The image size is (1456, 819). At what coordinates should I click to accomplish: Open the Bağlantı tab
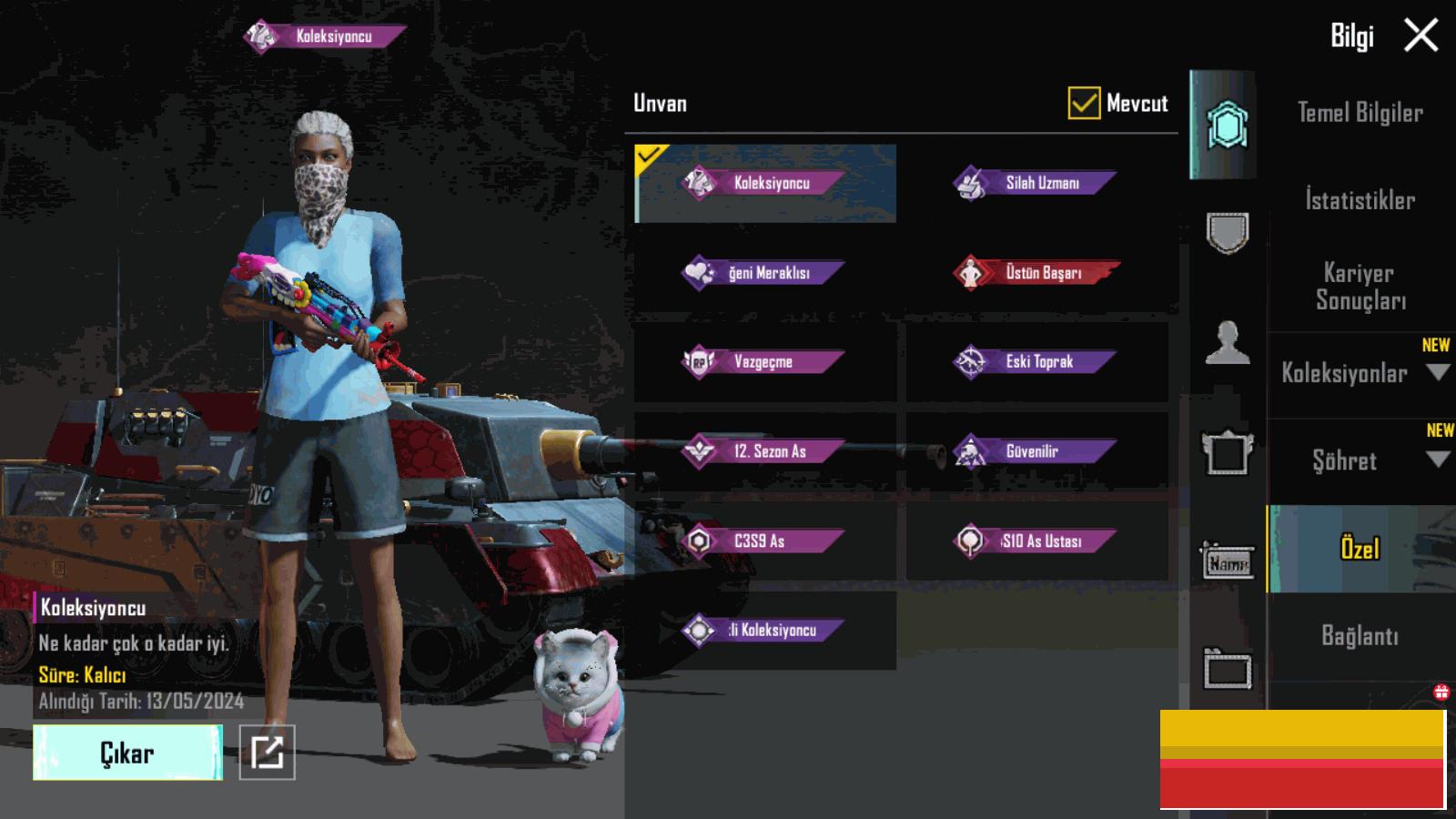pos(1360,635)
